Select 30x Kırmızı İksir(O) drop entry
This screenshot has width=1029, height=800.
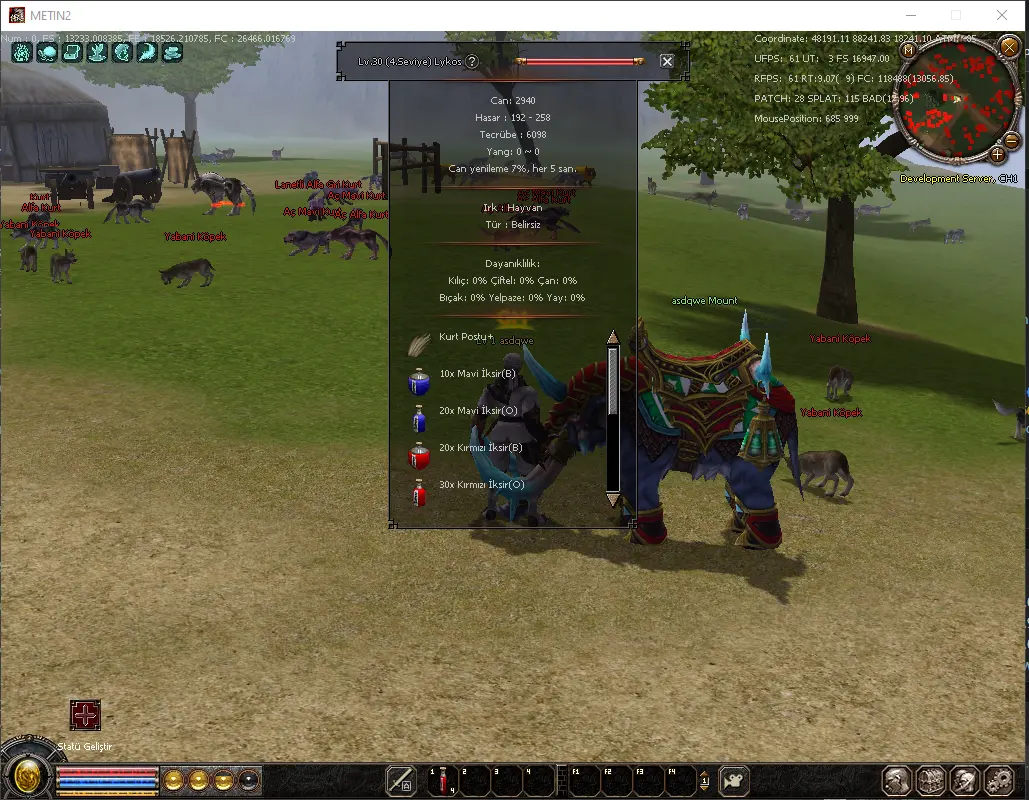pos(480,485)
